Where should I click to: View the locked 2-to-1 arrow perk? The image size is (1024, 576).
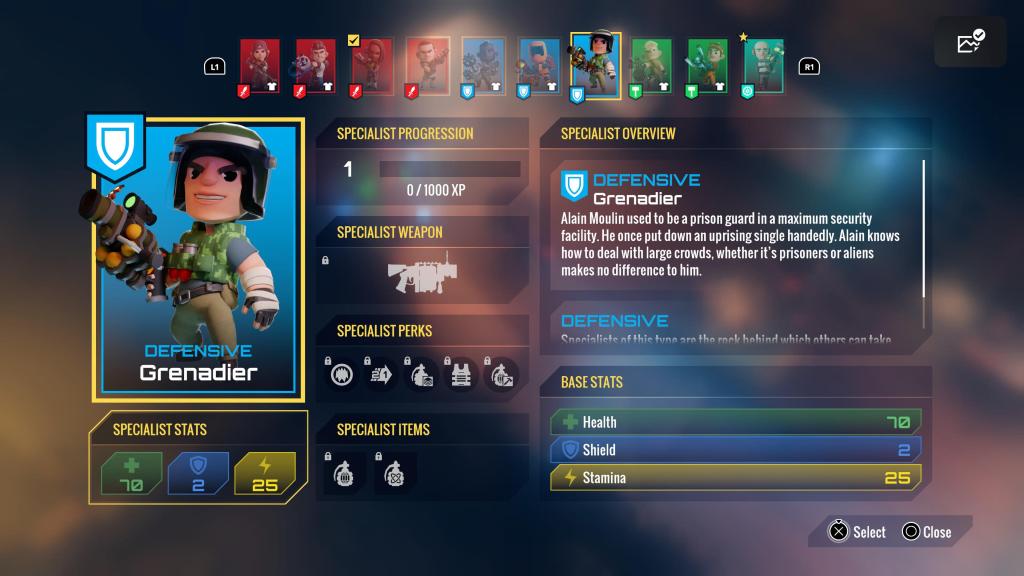[383, 374]
